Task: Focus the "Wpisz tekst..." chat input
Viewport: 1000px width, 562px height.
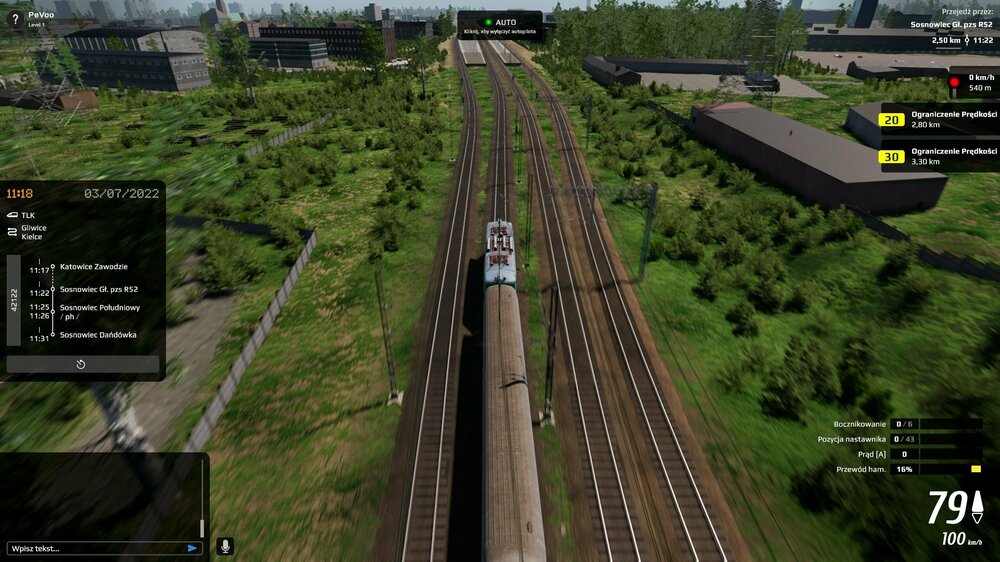Action: [95, 548]
